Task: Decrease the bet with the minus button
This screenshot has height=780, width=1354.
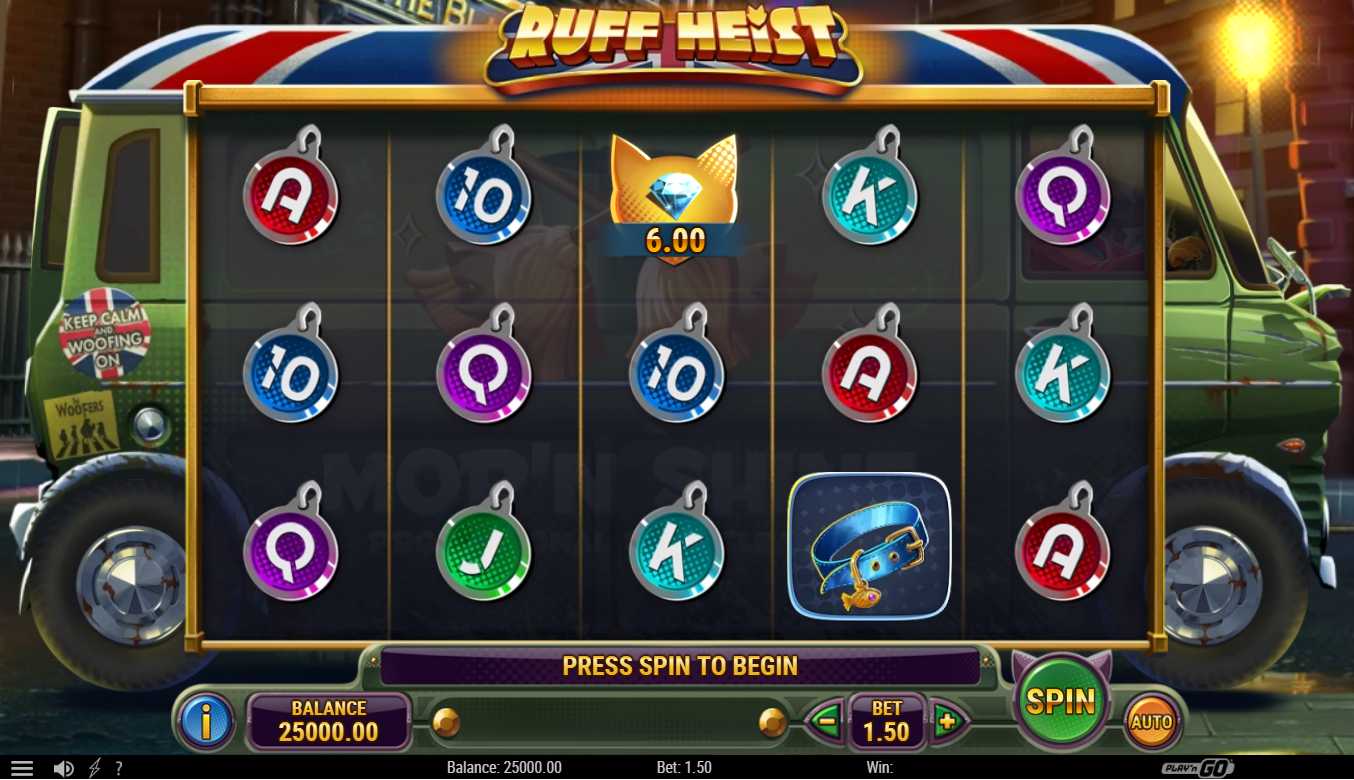Action: coord(826,720)
